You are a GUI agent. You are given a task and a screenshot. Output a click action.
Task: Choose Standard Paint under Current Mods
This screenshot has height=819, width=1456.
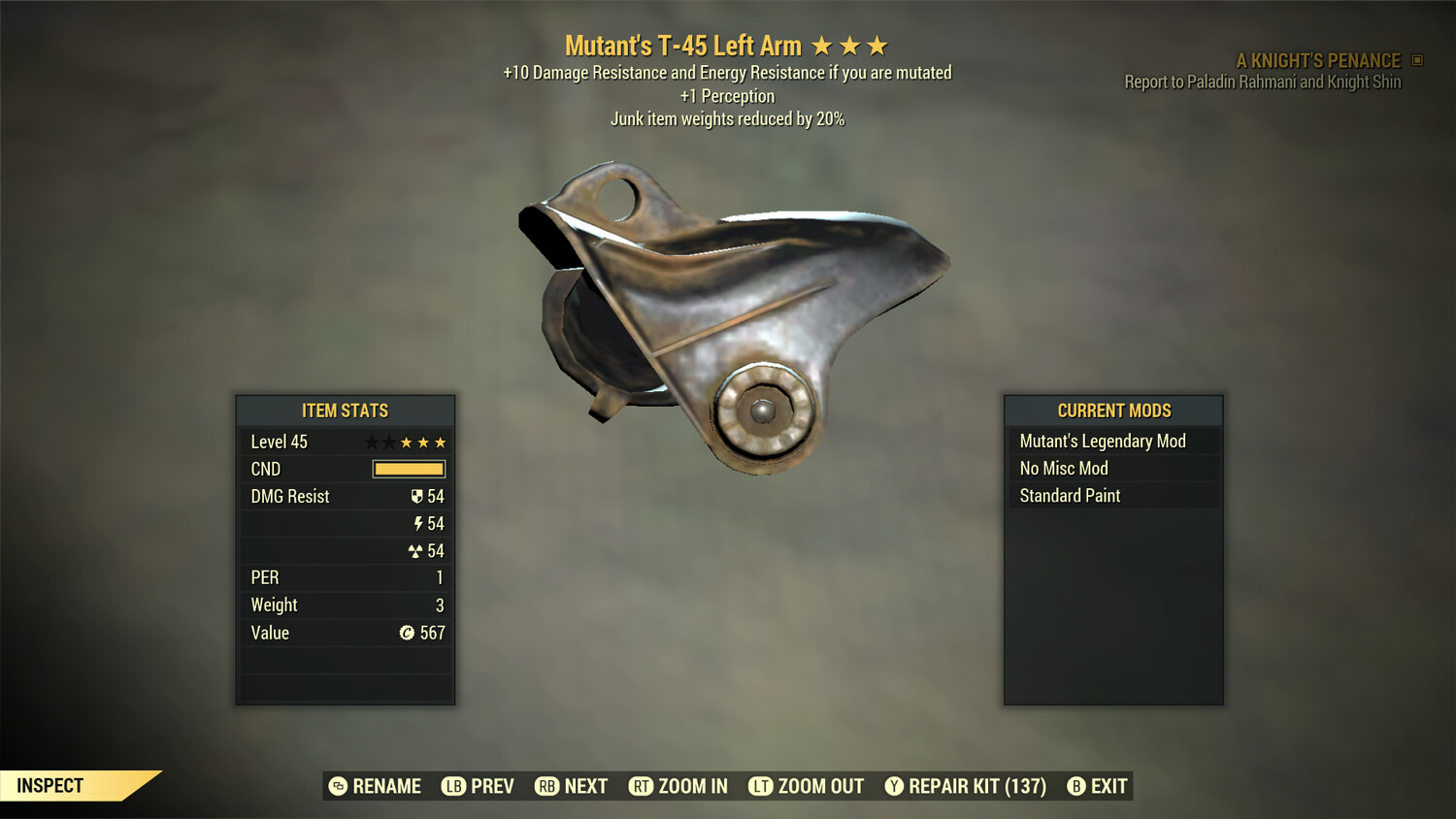tap(1068, 495)
